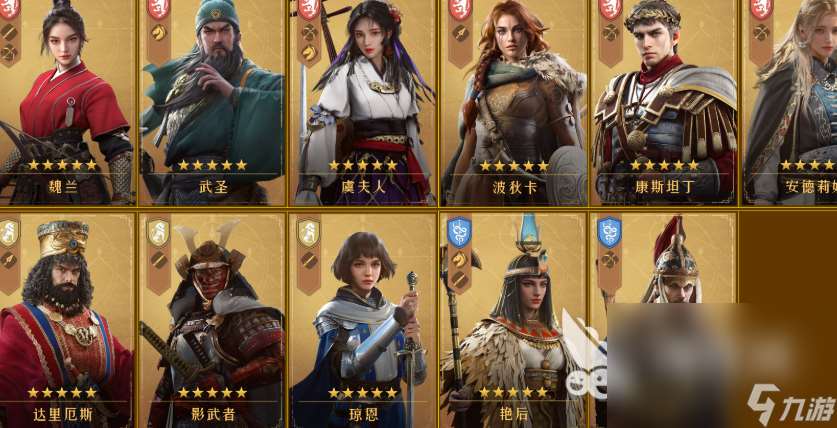
Task: Select the 魏兰 hero card
Action: pyautogui.click(x=66, y=100)
